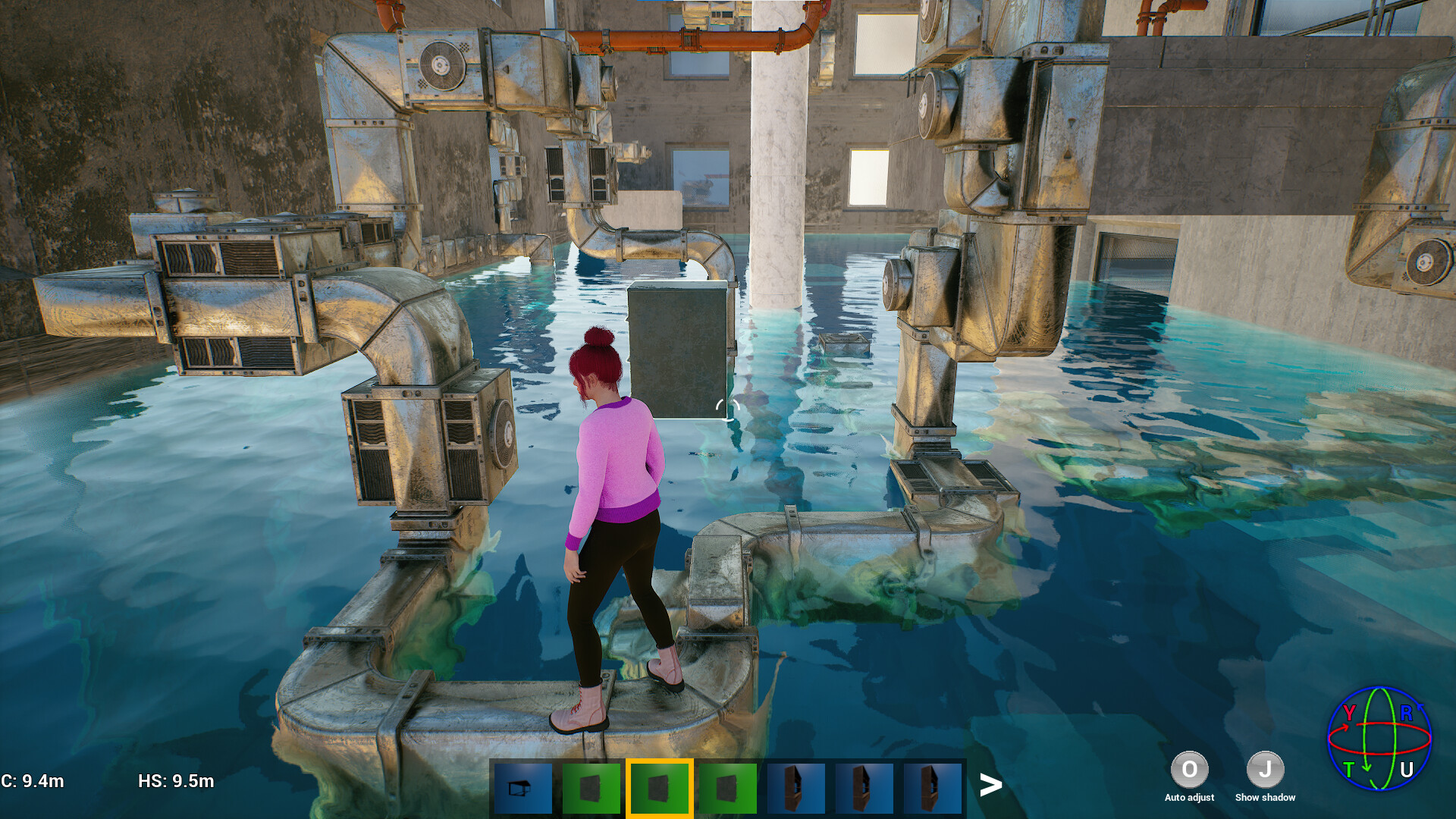
Task: Click the C: 9.4m measurement readout
Action: point(30,780)
